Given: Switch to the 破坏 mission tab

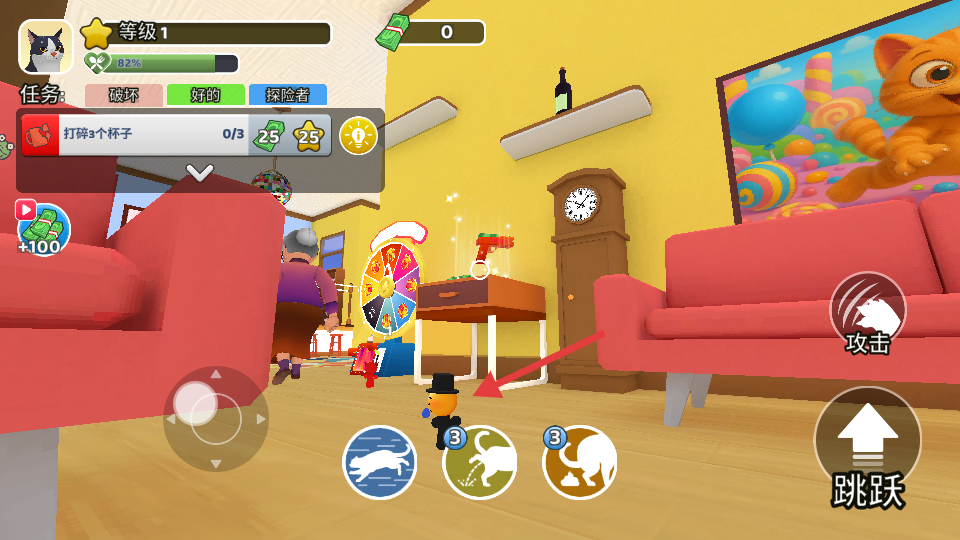Looking at the screenshot, I should [x=124, y=95].
